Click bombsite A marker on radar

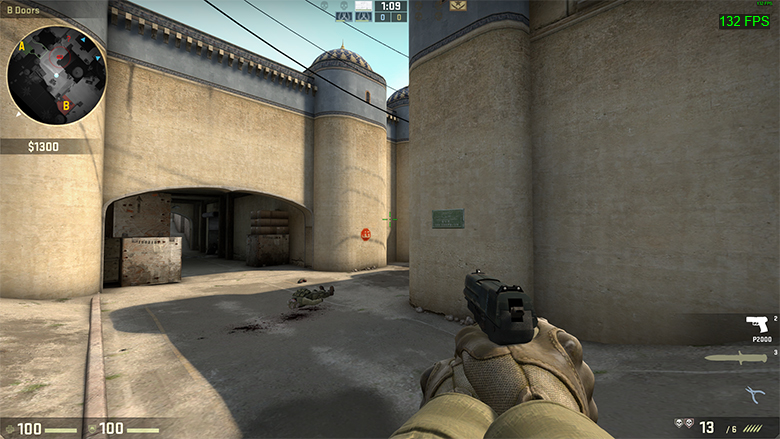tap(22, 45)
